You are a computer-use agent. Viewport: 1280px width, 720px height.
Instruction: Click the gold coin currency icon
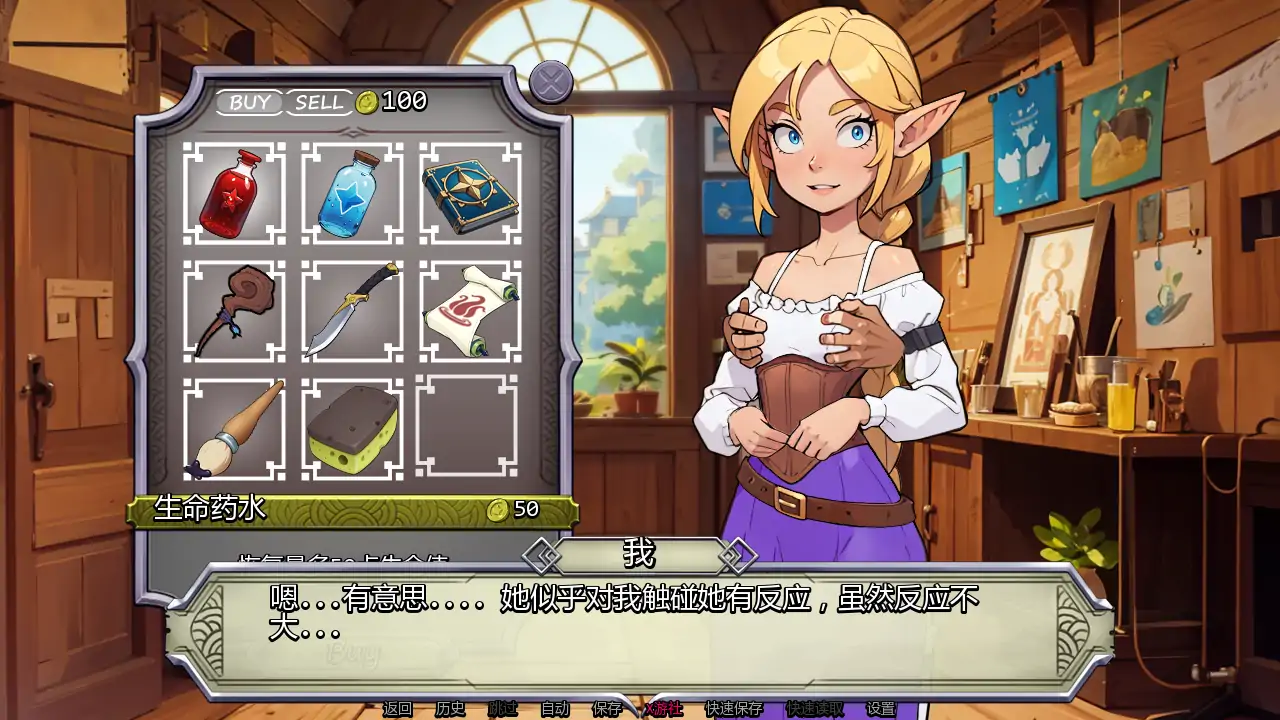(367, 100)
